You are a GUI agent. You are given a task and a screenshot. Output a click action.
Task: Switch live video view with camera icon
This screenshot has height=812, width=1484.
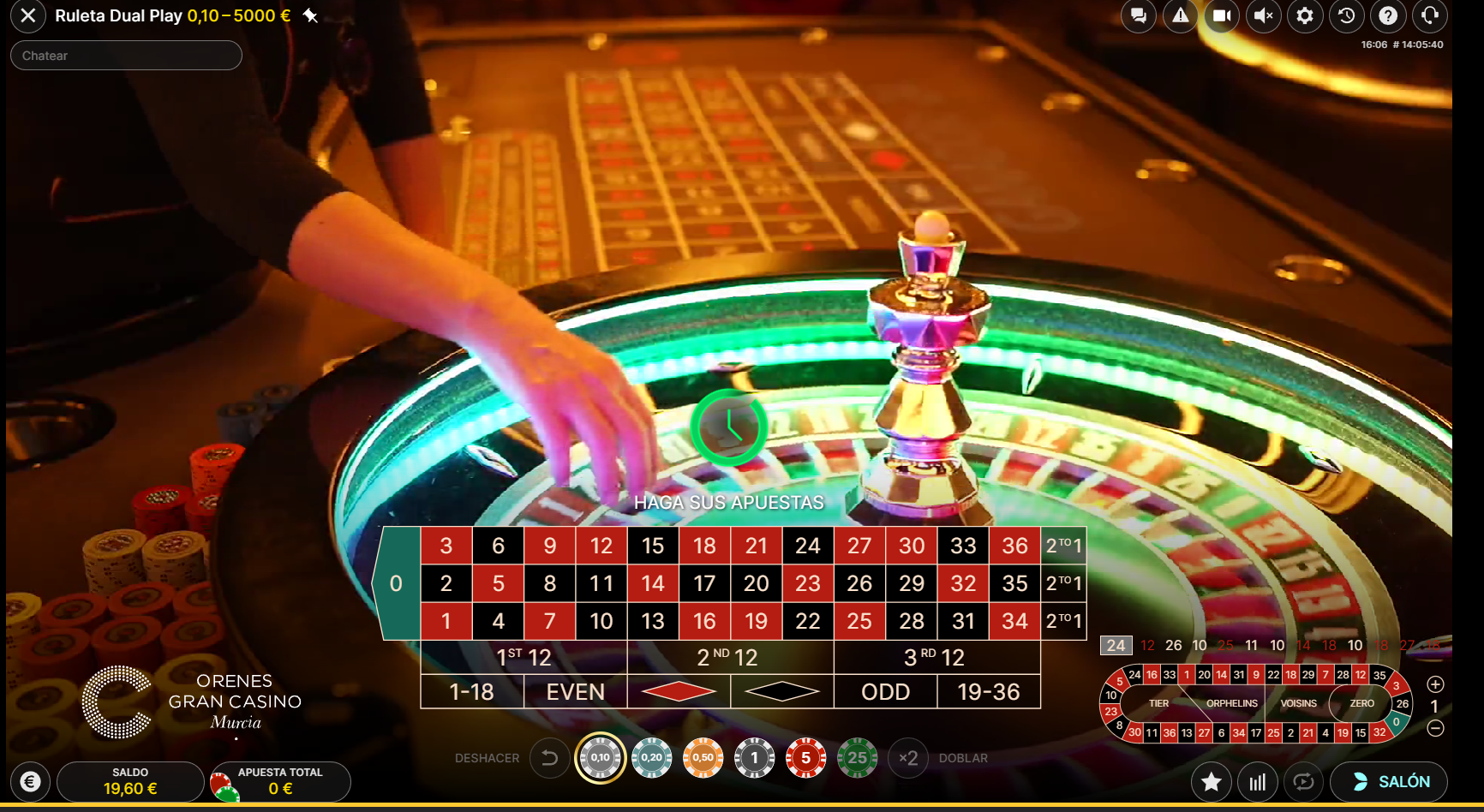[x=1221, y=15]
